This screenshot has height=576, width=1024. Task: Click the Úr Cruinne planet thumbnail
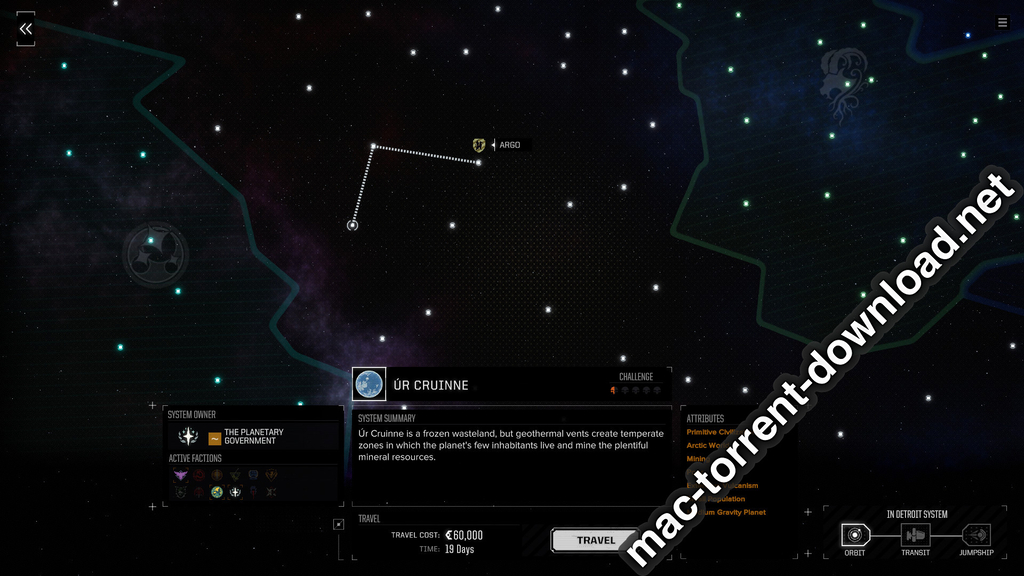pos(369,384)
